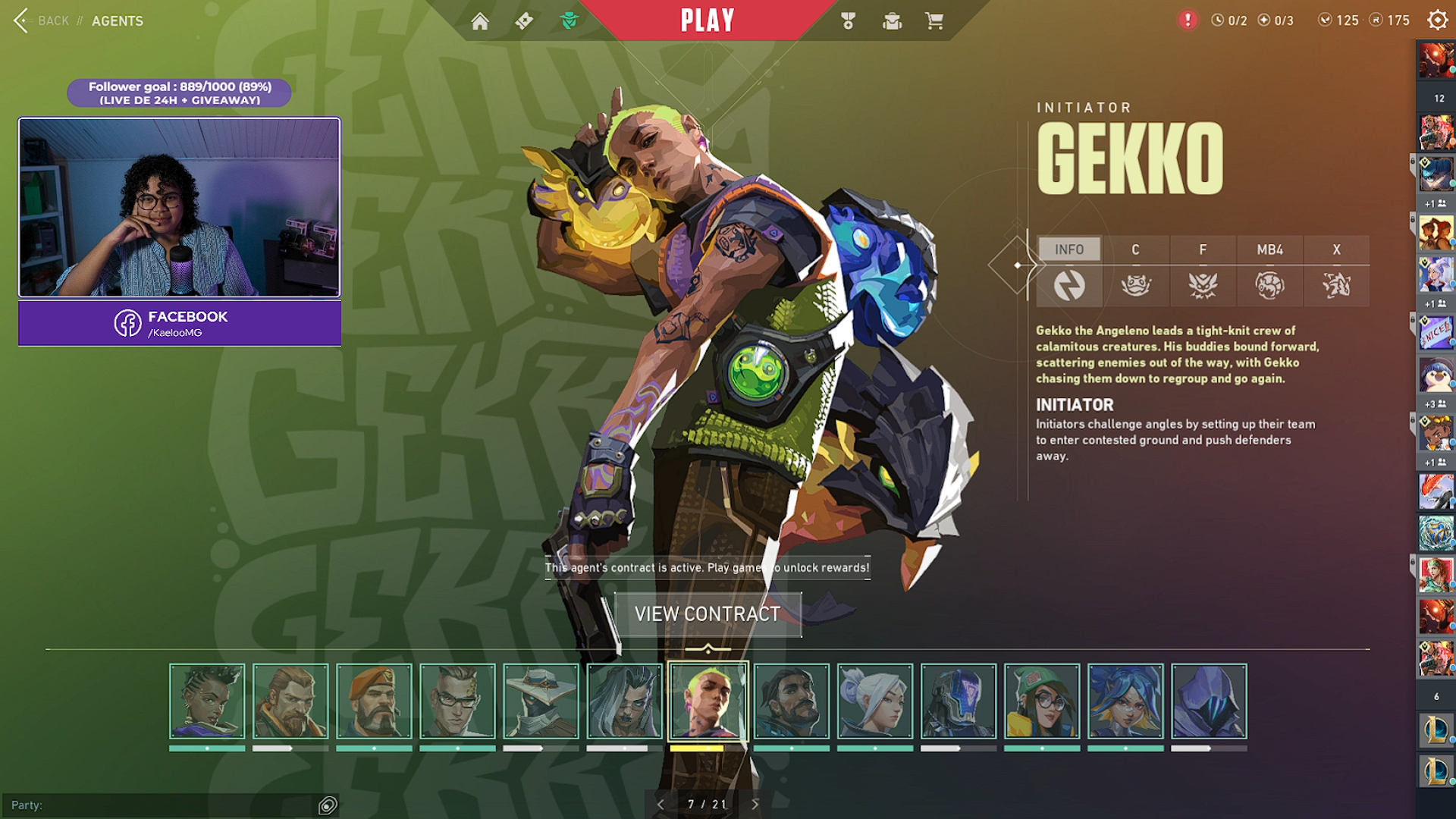The height and width of the screenshot is (819, 1456).
Task: Open the store cart icon
Action: [934, 21]
